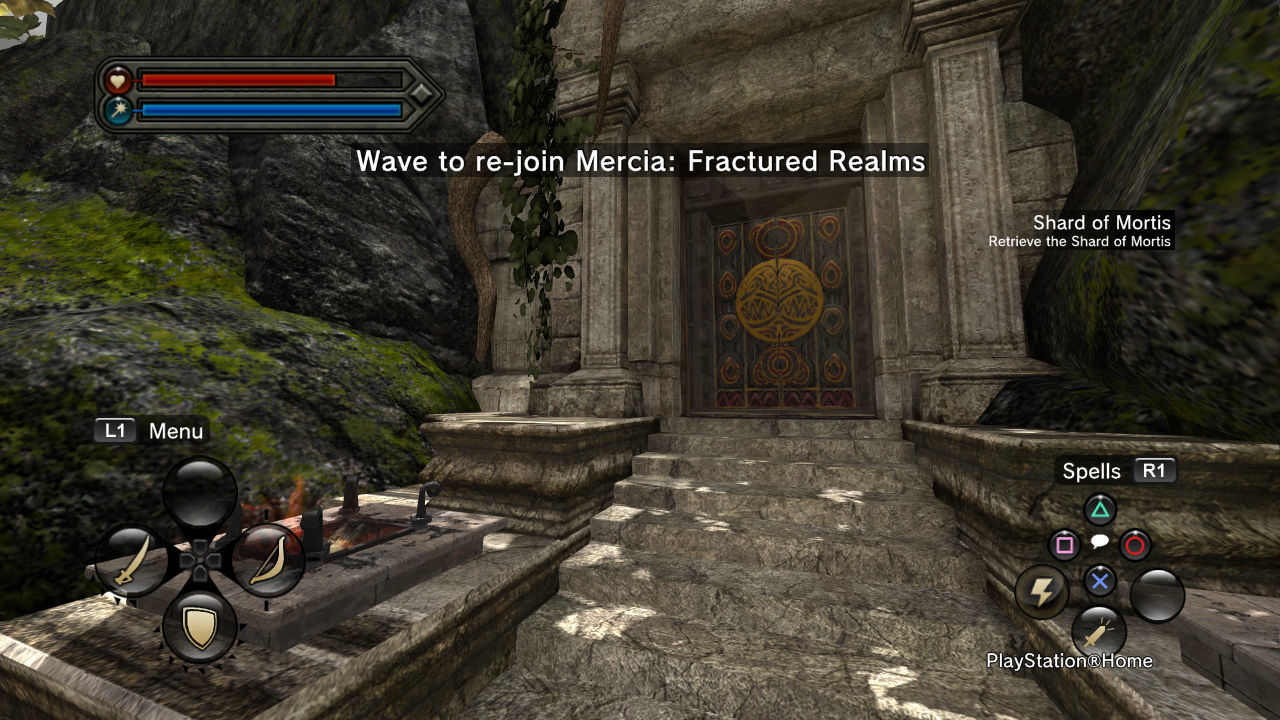Image resolution: width=1280 pixels, height=720 pixels.
Task: Choose the shield slot
Action: 200,627
